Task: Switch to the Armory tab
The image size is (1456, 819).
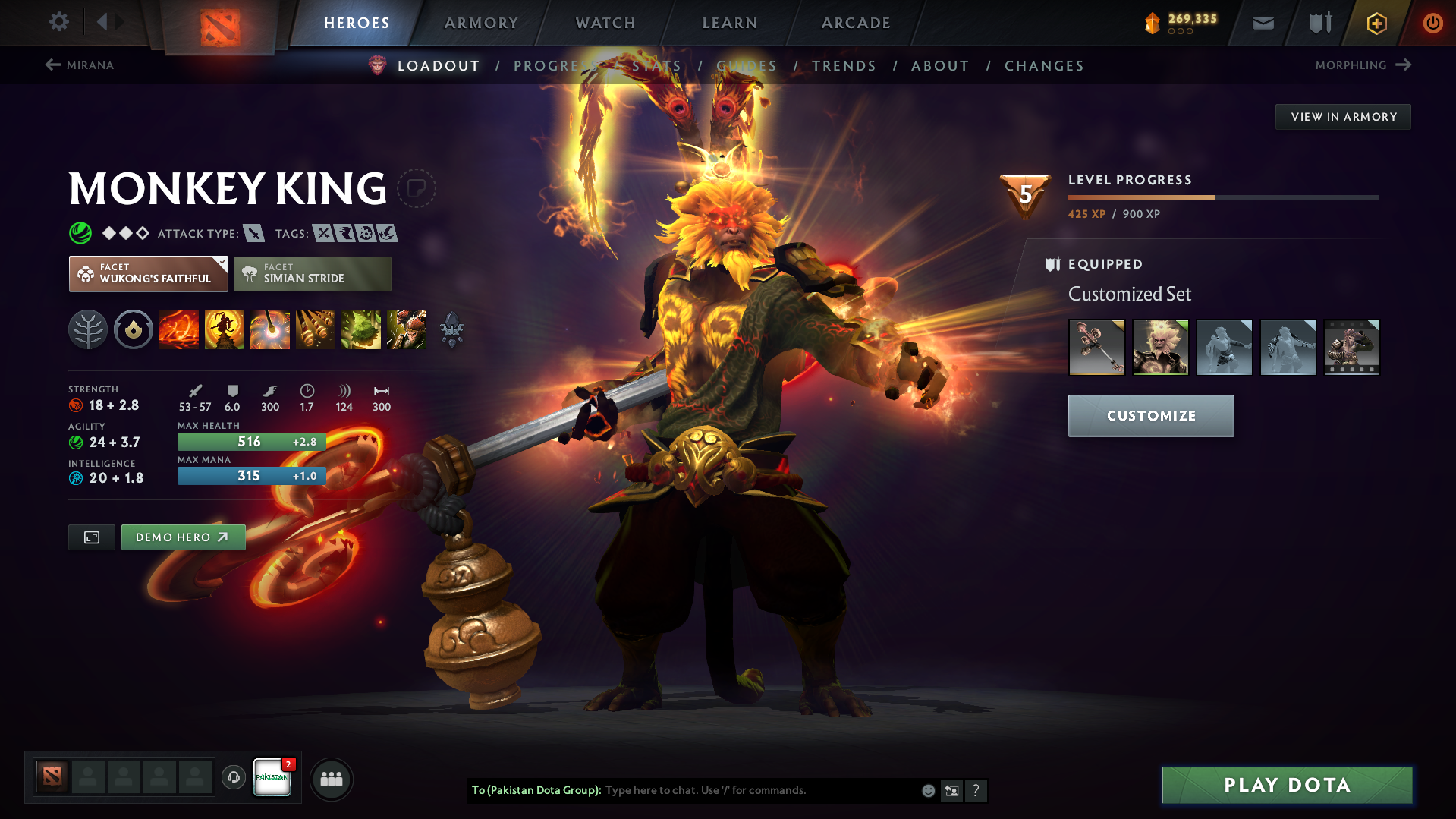Action: (x=481, y=23)
